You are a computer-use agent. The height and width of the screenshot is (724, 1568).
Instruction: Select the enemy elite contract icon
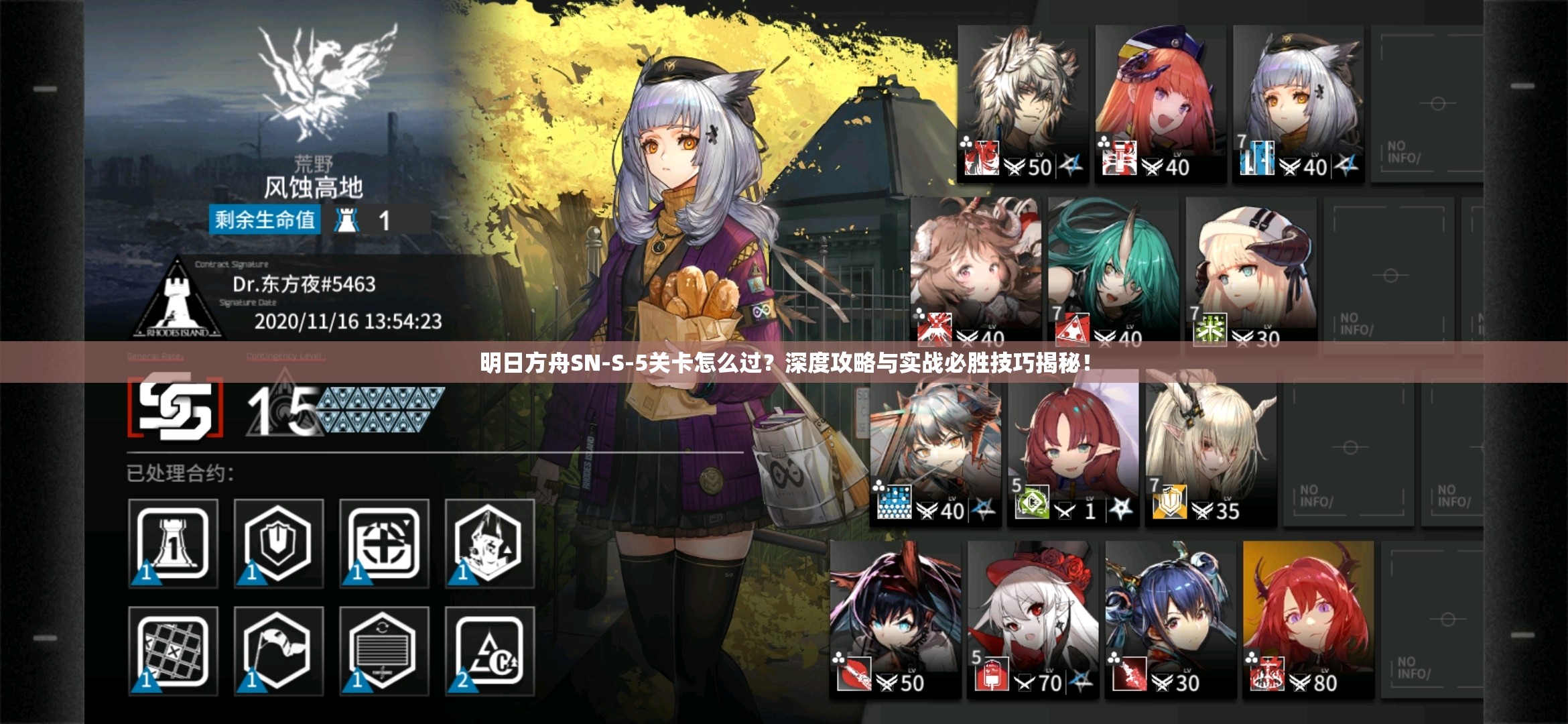(x=489, y=543)
